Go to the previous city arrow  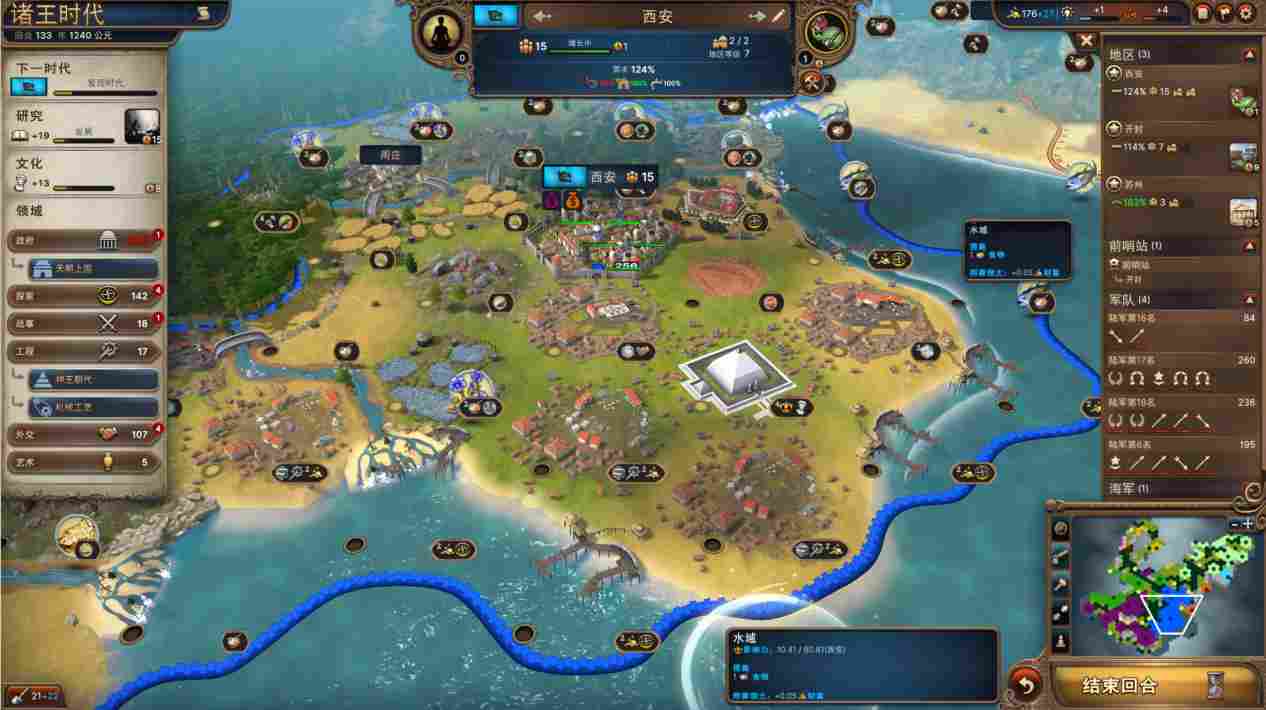pyautogui.click(x=543, y=16)
